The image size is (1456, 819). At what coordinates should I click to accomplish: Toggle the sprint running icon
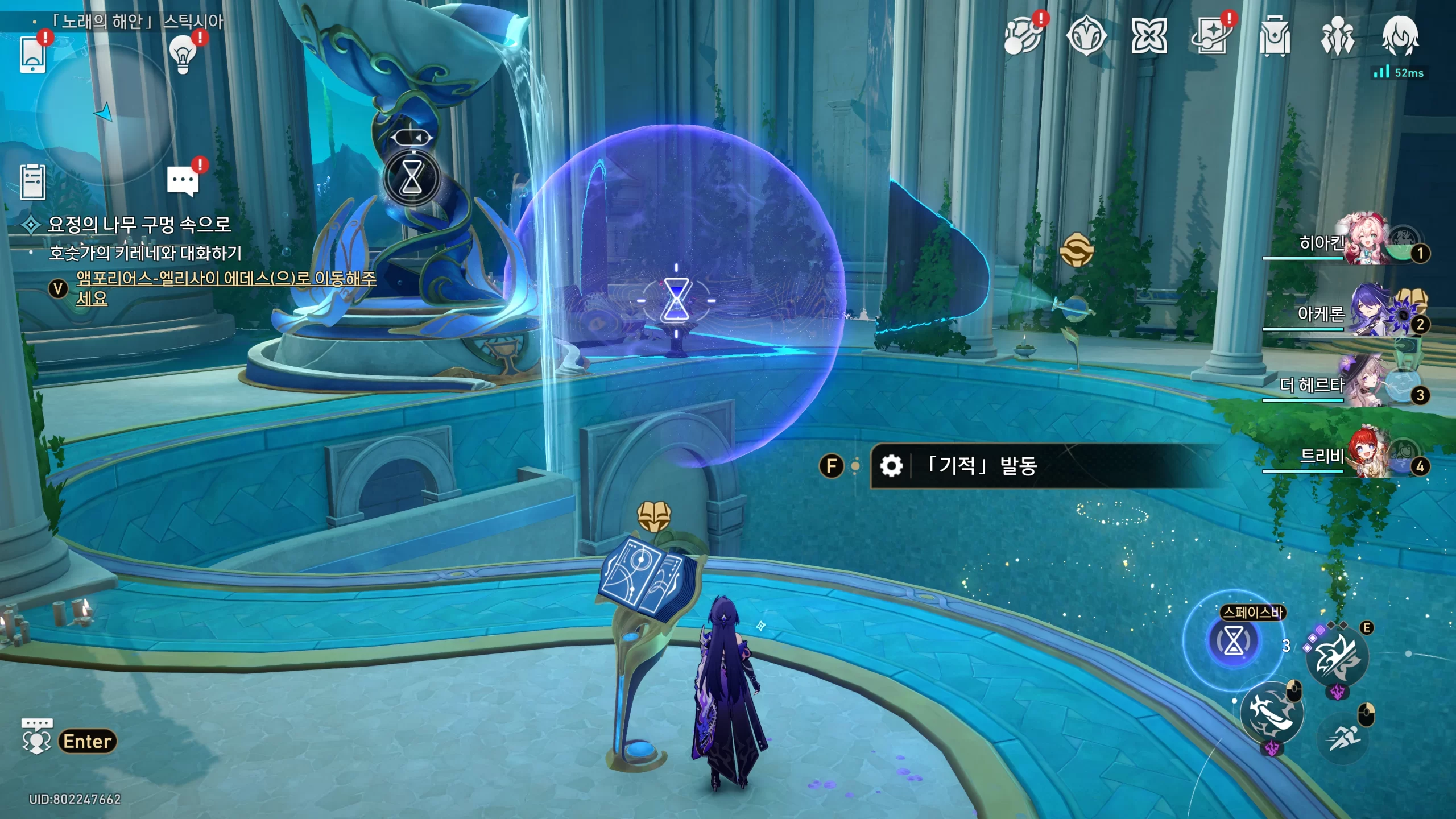(1343, 738)
